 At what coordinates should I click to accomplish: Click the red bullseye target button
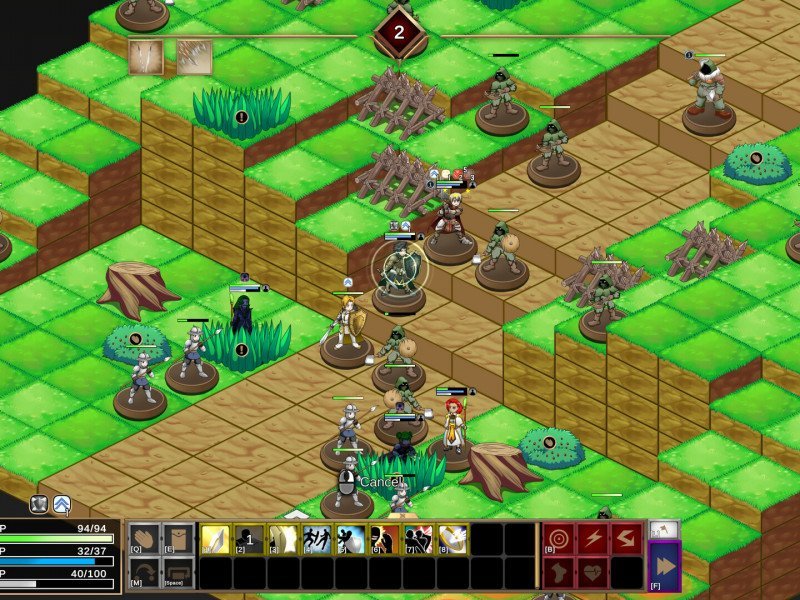click(559, 539)
